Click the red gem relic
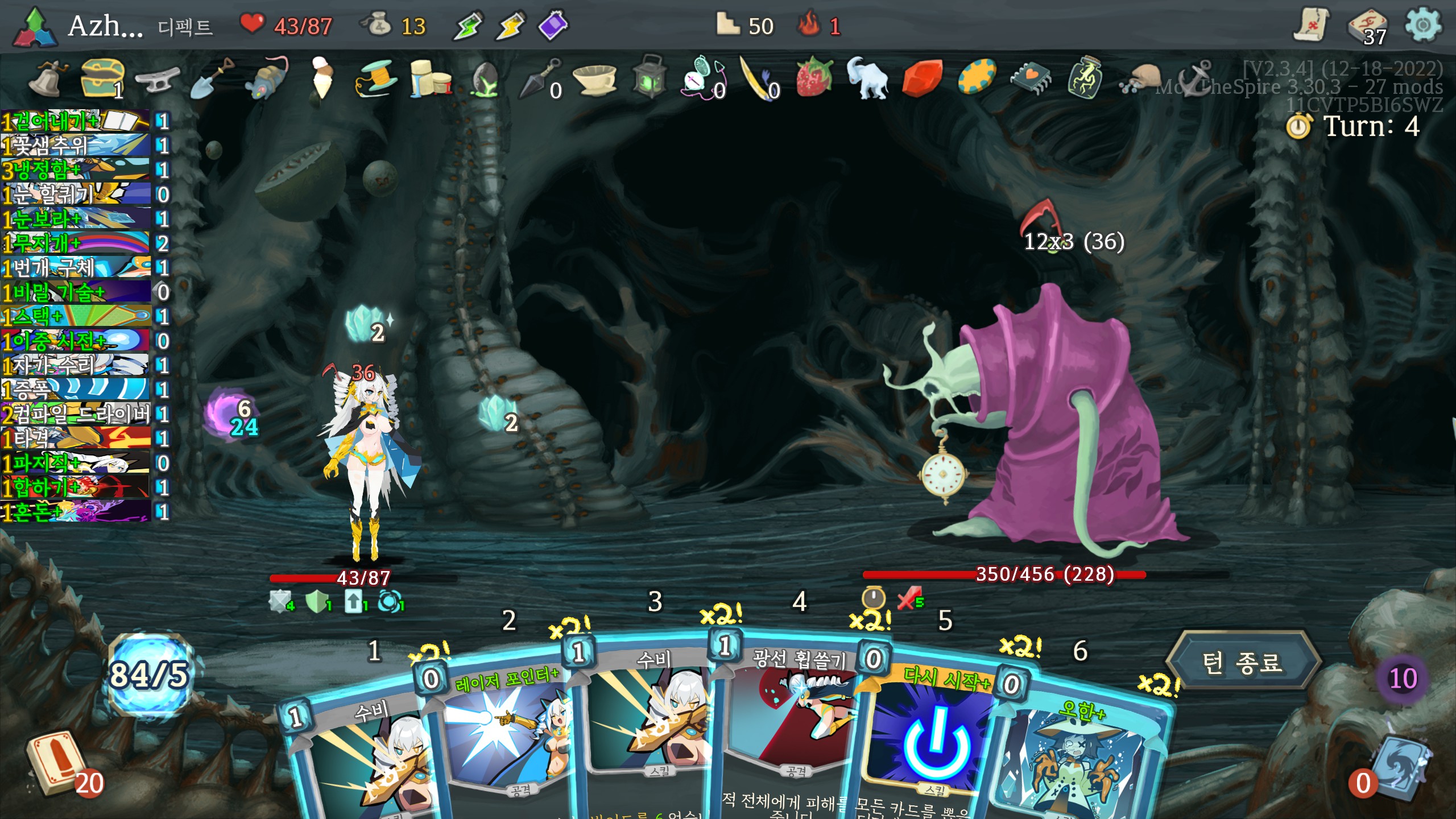 (921, 78)
